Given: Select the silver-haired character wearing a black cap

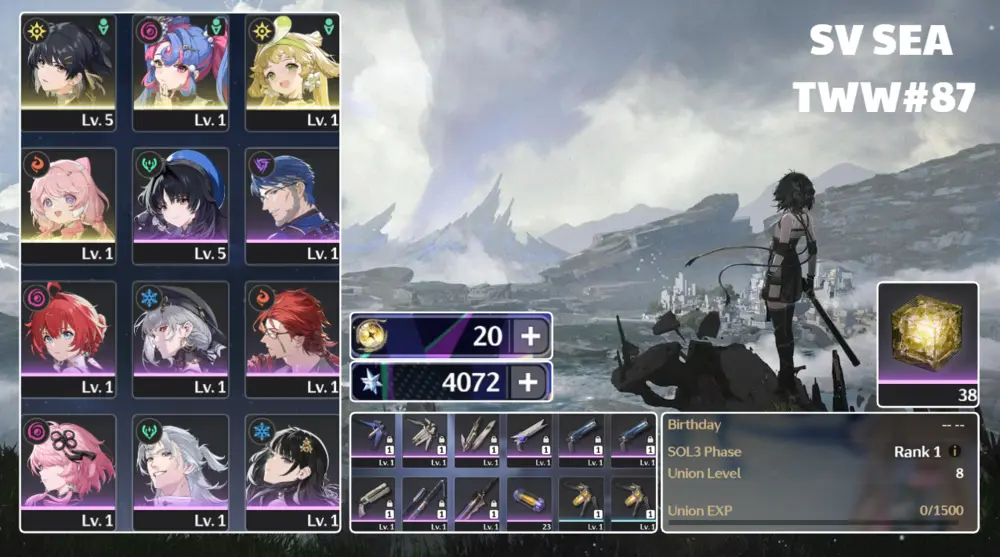Looking at the screenshot, I should point(180,337).
